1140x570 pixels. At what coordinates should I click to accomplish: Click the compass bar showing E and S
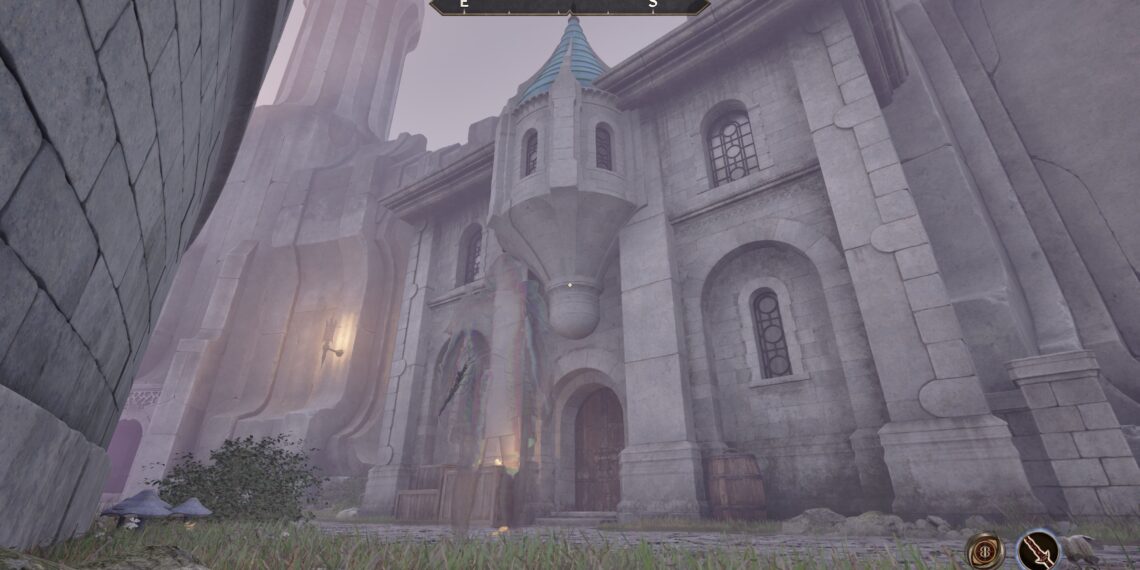[x=570, y=6]
